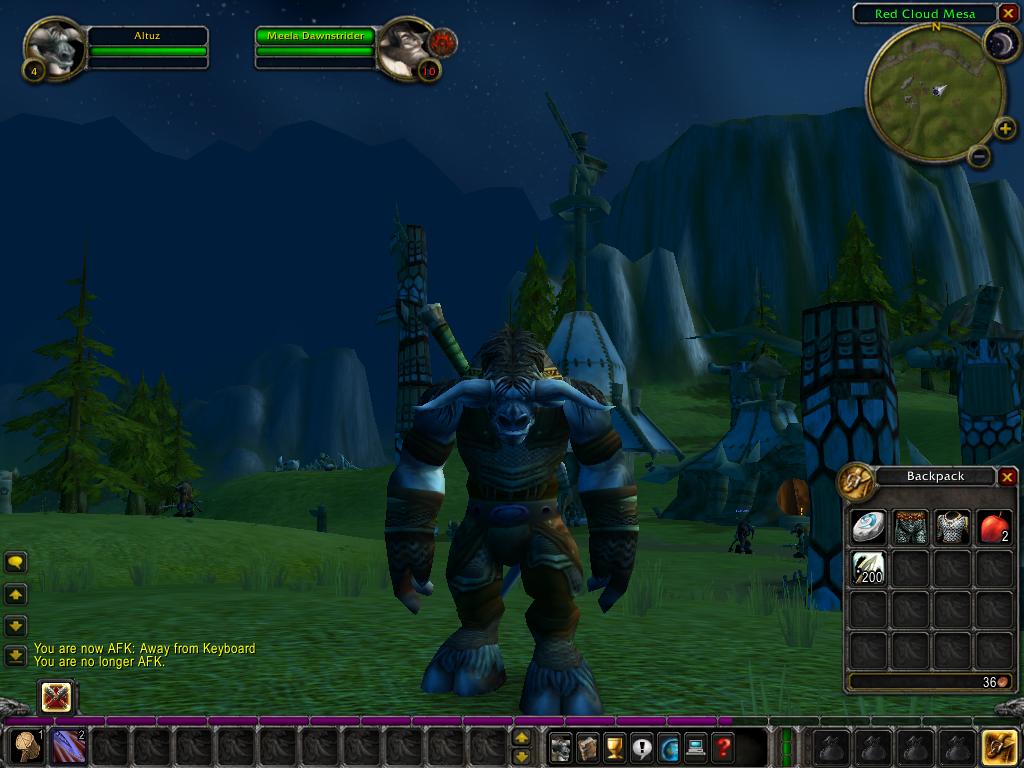Zoom in the minimap
This screenshot has height=768, width=1024.
click(x=1005, y=128)
